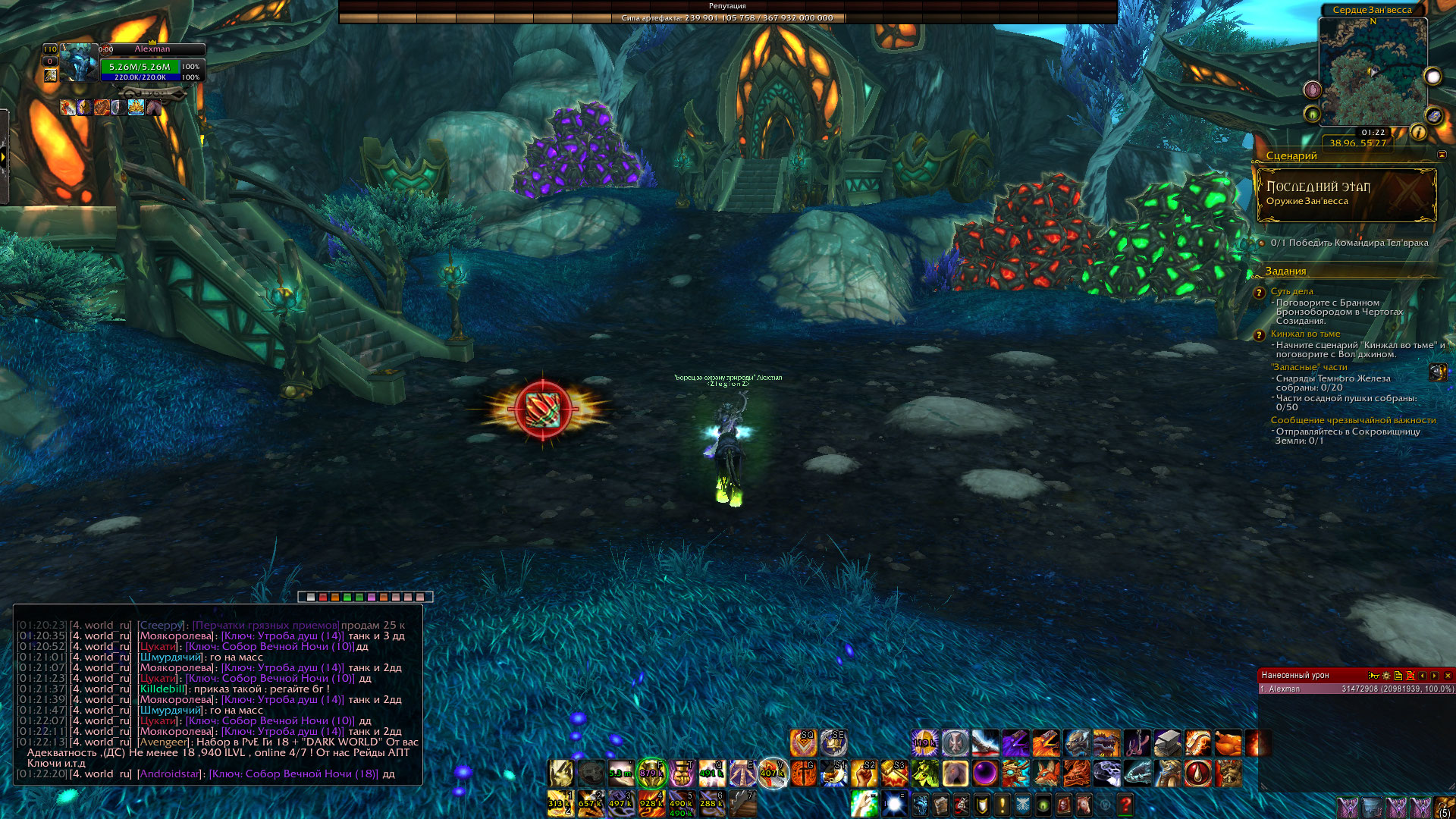Screen dimensions: 1456x819
Task: Open damage meter settings gear
Action: click(1386, 676)
